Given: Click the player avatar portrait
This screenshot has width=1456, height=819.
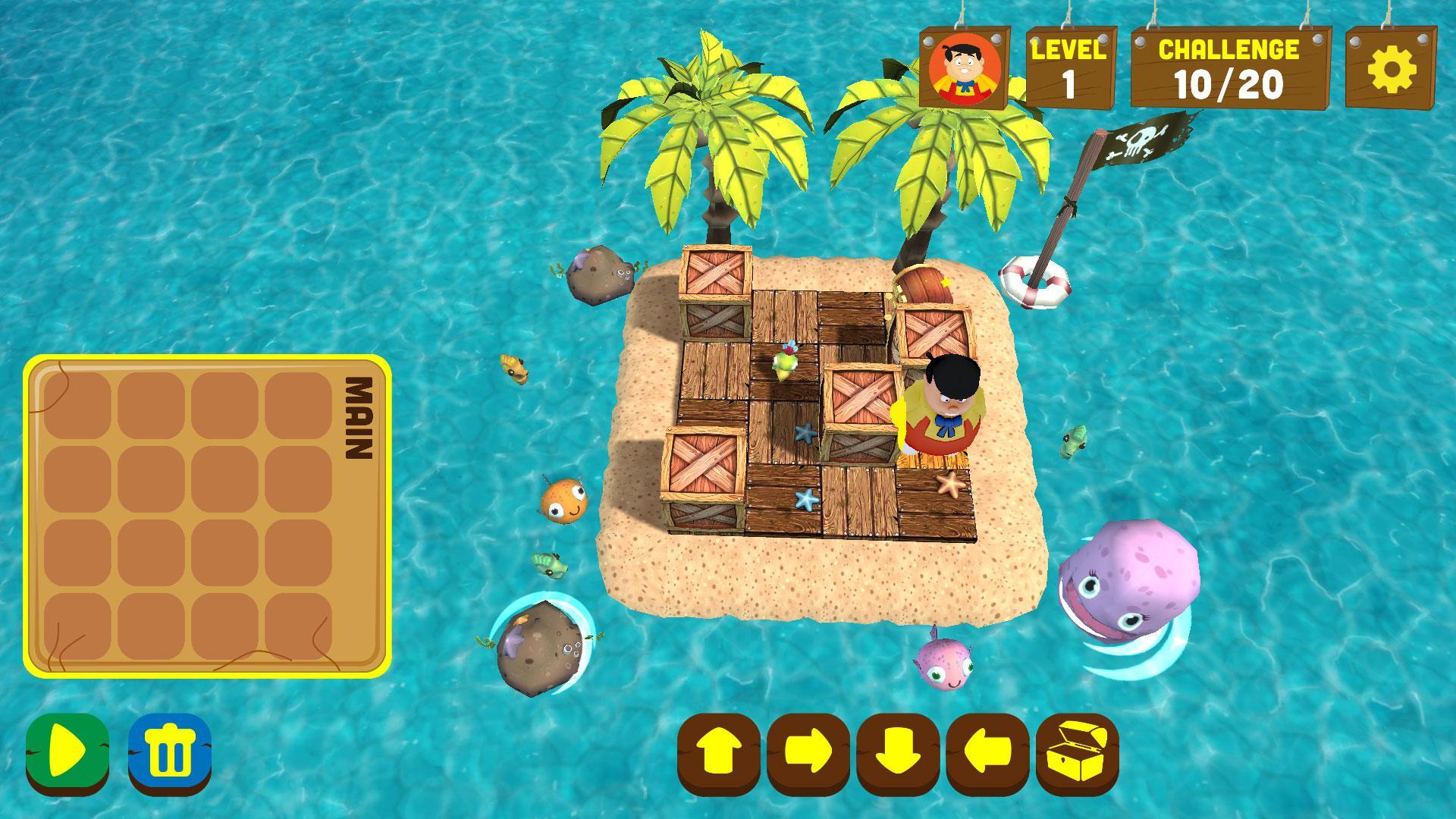Looking at the screenshot, I should pyautogui.click(x=964, y=67).
